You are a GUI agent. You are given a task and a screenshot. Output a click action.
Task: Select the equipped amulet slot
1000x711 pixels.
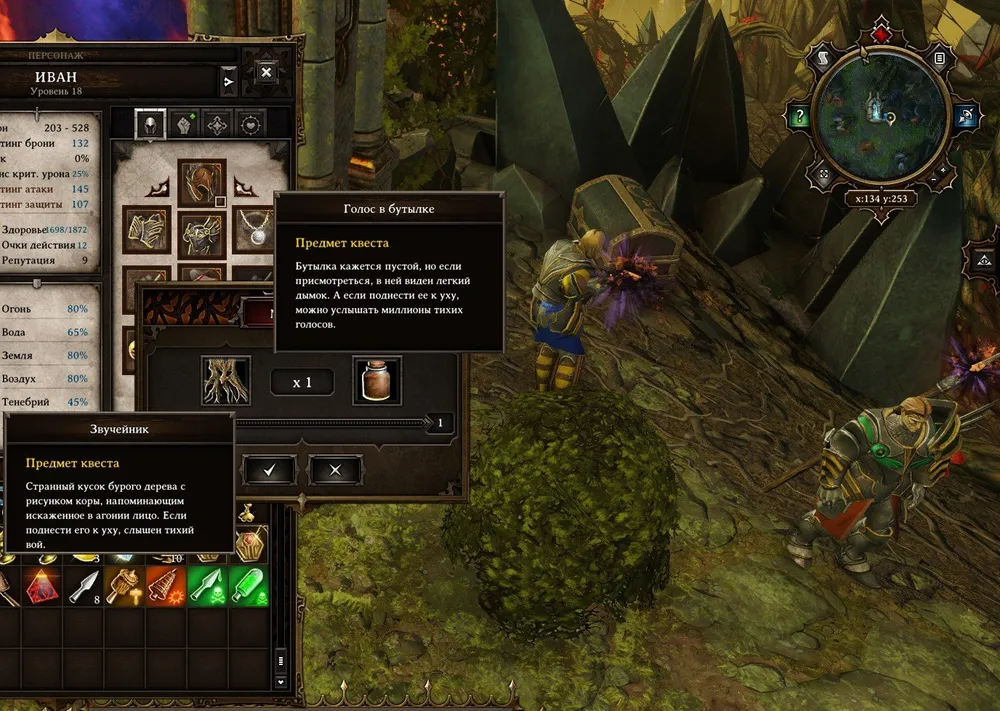coord(256,231)
